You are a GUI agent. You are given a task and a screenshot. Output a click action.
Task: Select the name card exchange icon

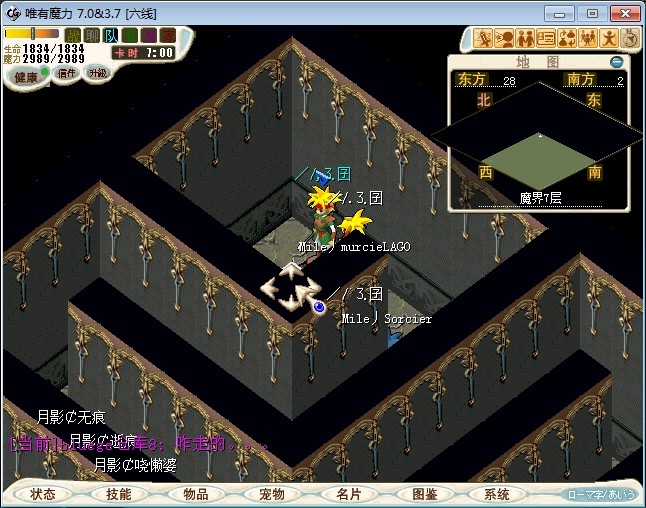[546, 38]
